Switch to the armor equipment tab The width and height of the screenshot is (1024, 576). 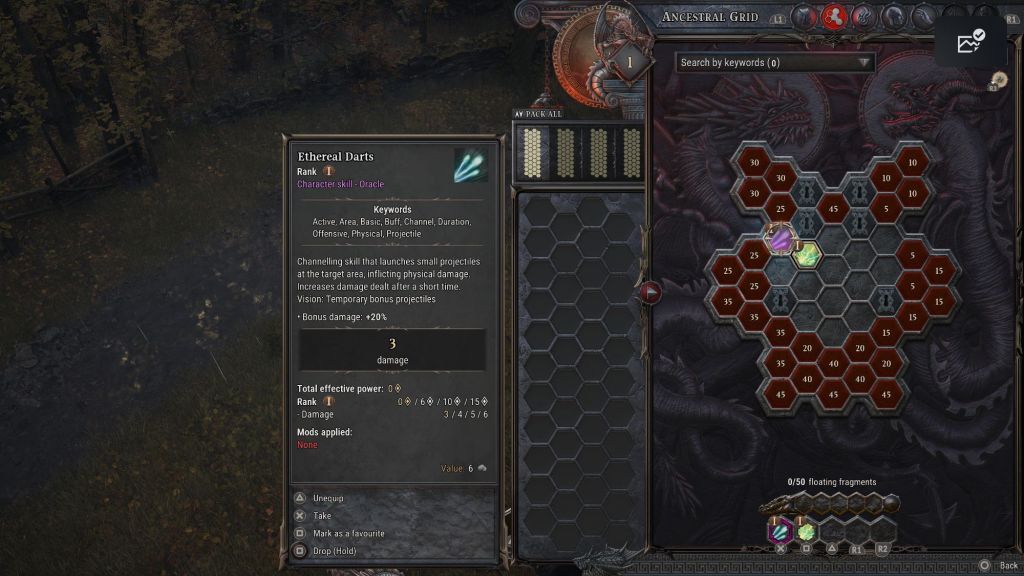pyautogui.click(x=806, y=17)
